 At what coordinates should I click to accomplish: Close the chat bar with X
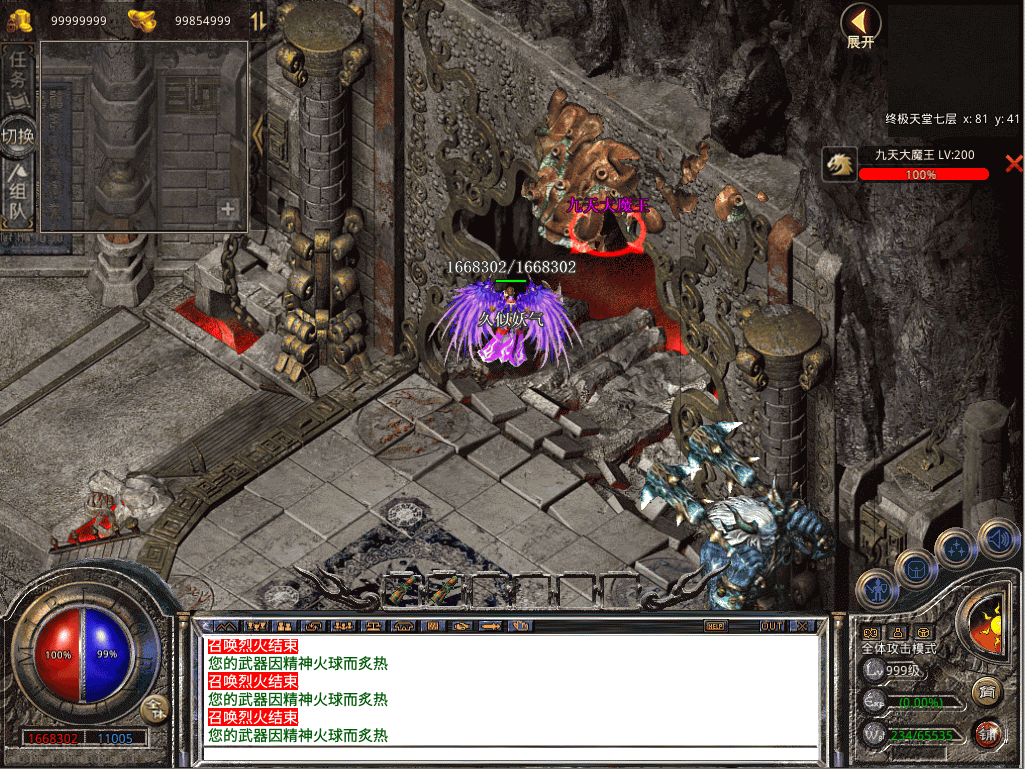(x=802, y=626)
